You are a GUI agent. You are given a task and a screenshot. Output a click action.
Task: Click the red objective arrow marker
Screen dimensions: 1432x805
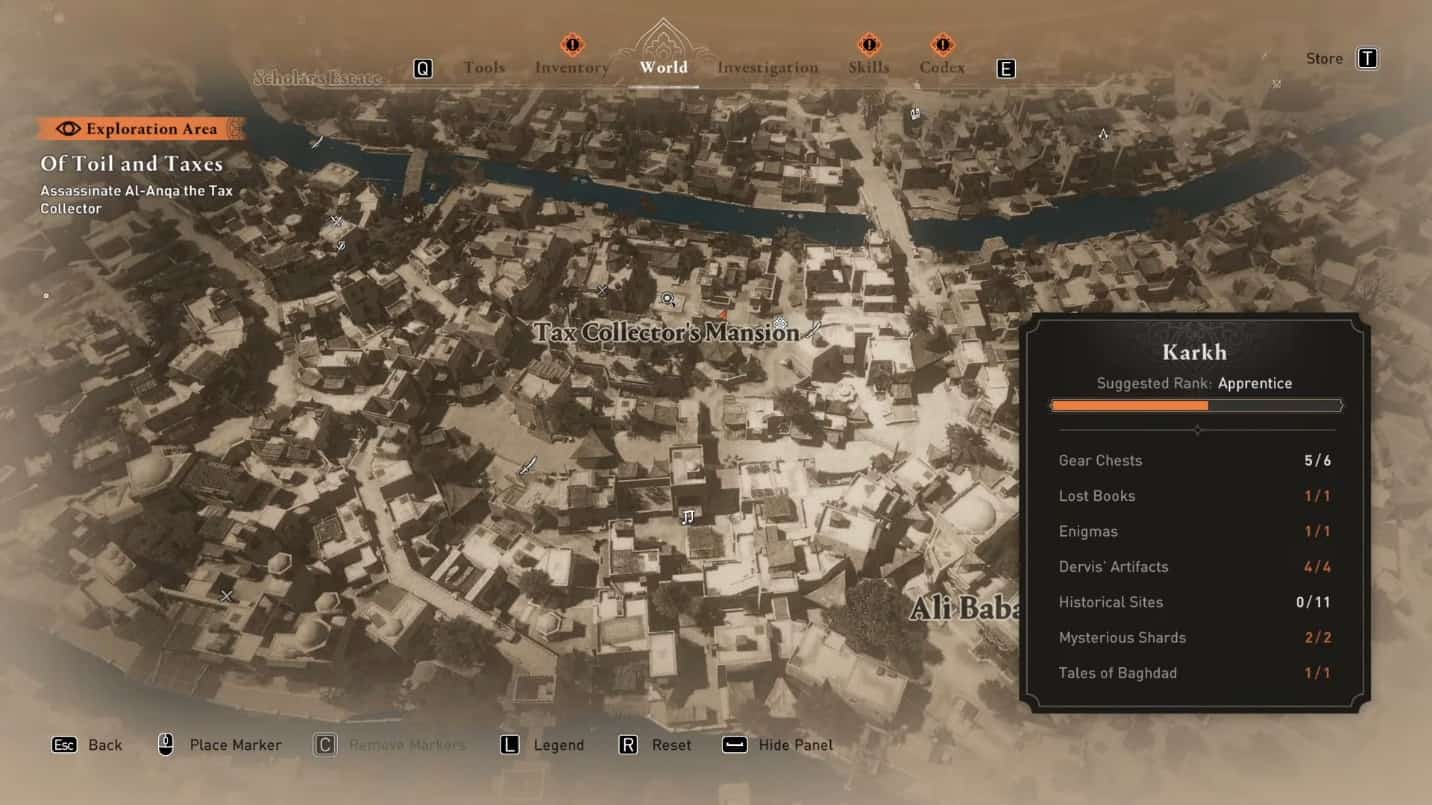723,315
